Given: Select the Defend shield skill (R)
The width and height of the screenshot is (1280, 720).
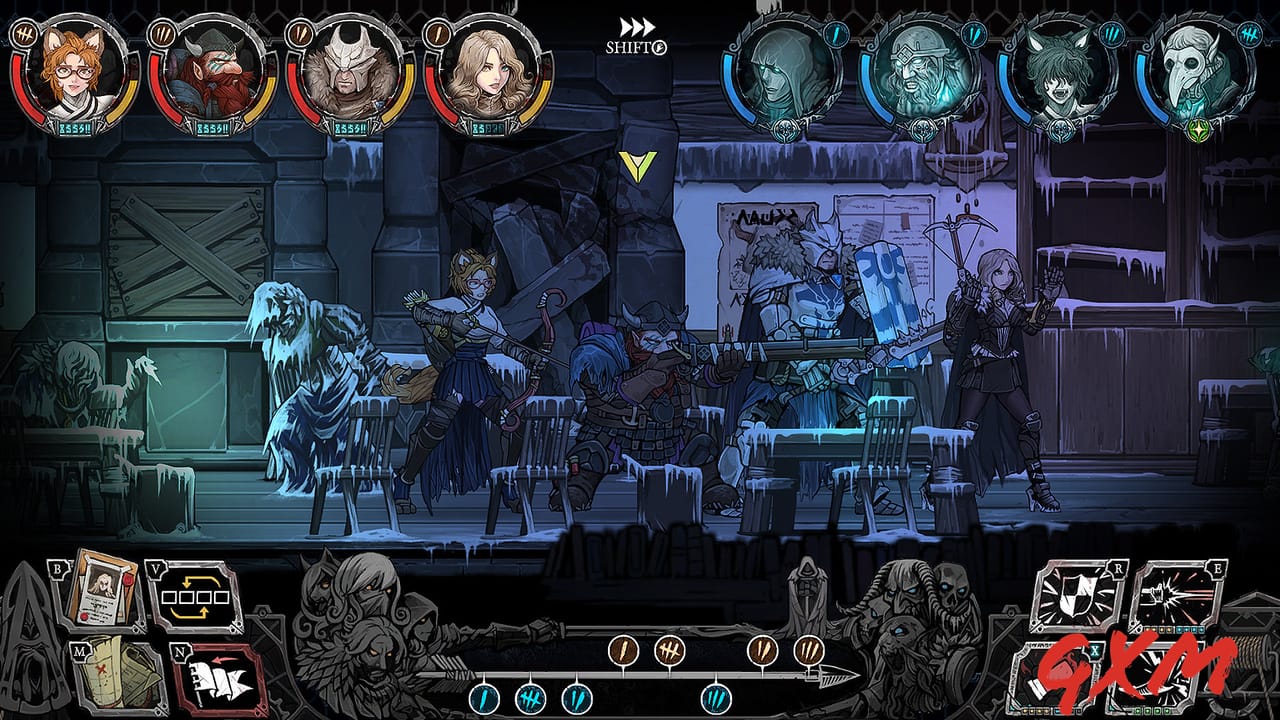Looking at the screenshot, I should (x=1075, y=595).
